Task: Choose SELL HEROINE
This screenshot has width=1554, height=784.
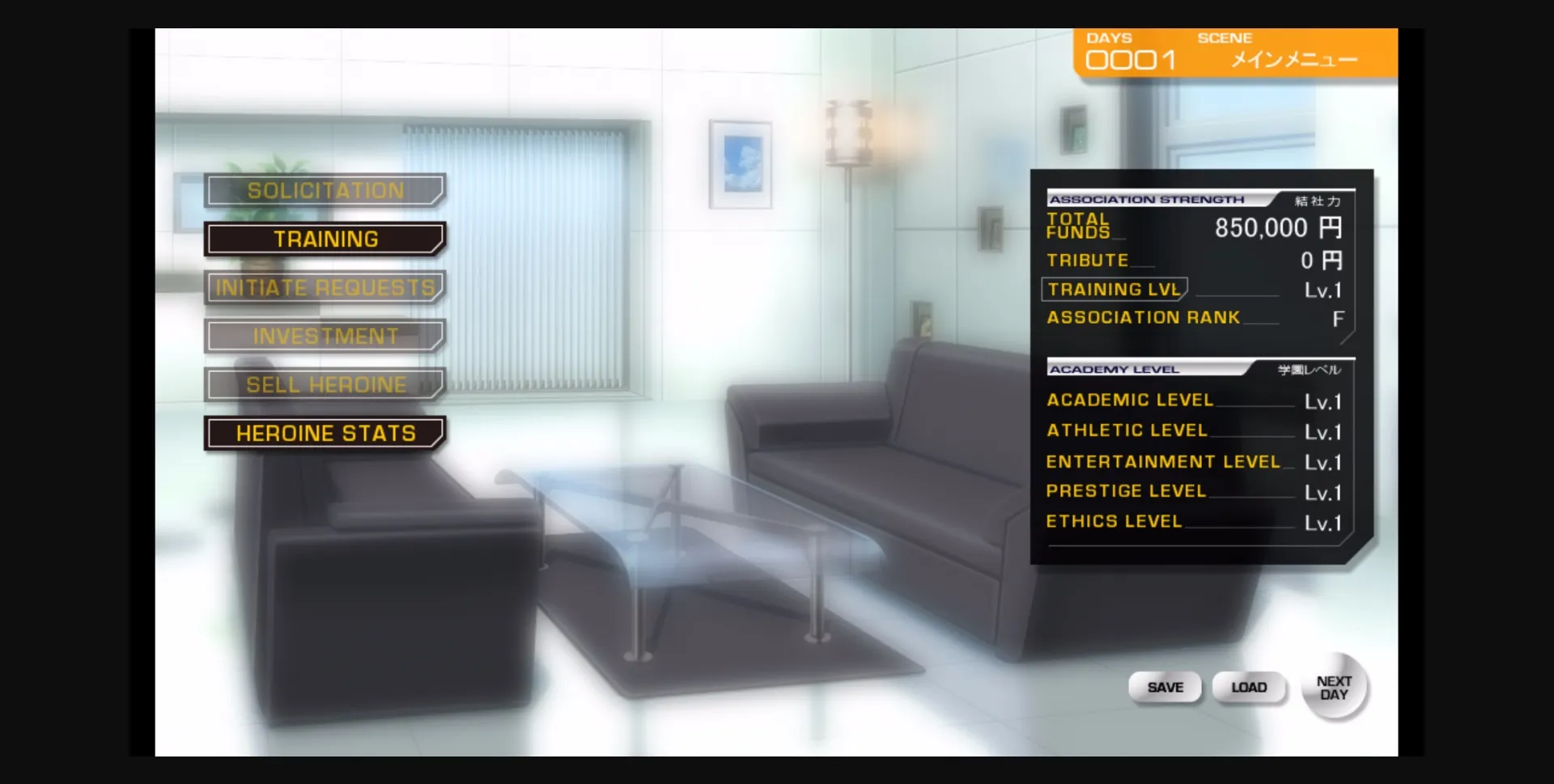Action: [x=325, y=384]
